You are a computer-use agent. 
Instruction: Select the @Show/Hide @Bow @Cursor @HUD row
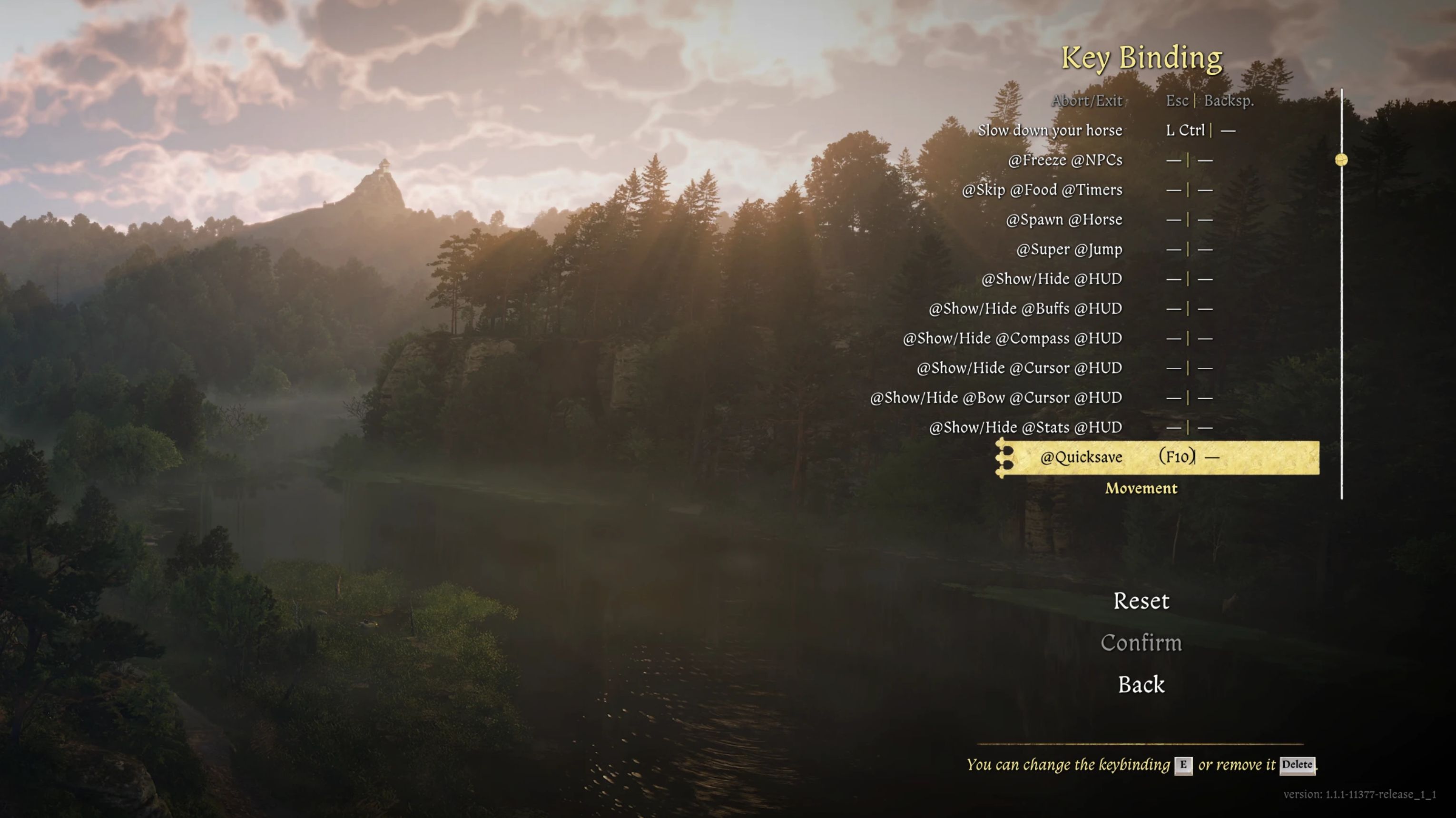(995, 397)
